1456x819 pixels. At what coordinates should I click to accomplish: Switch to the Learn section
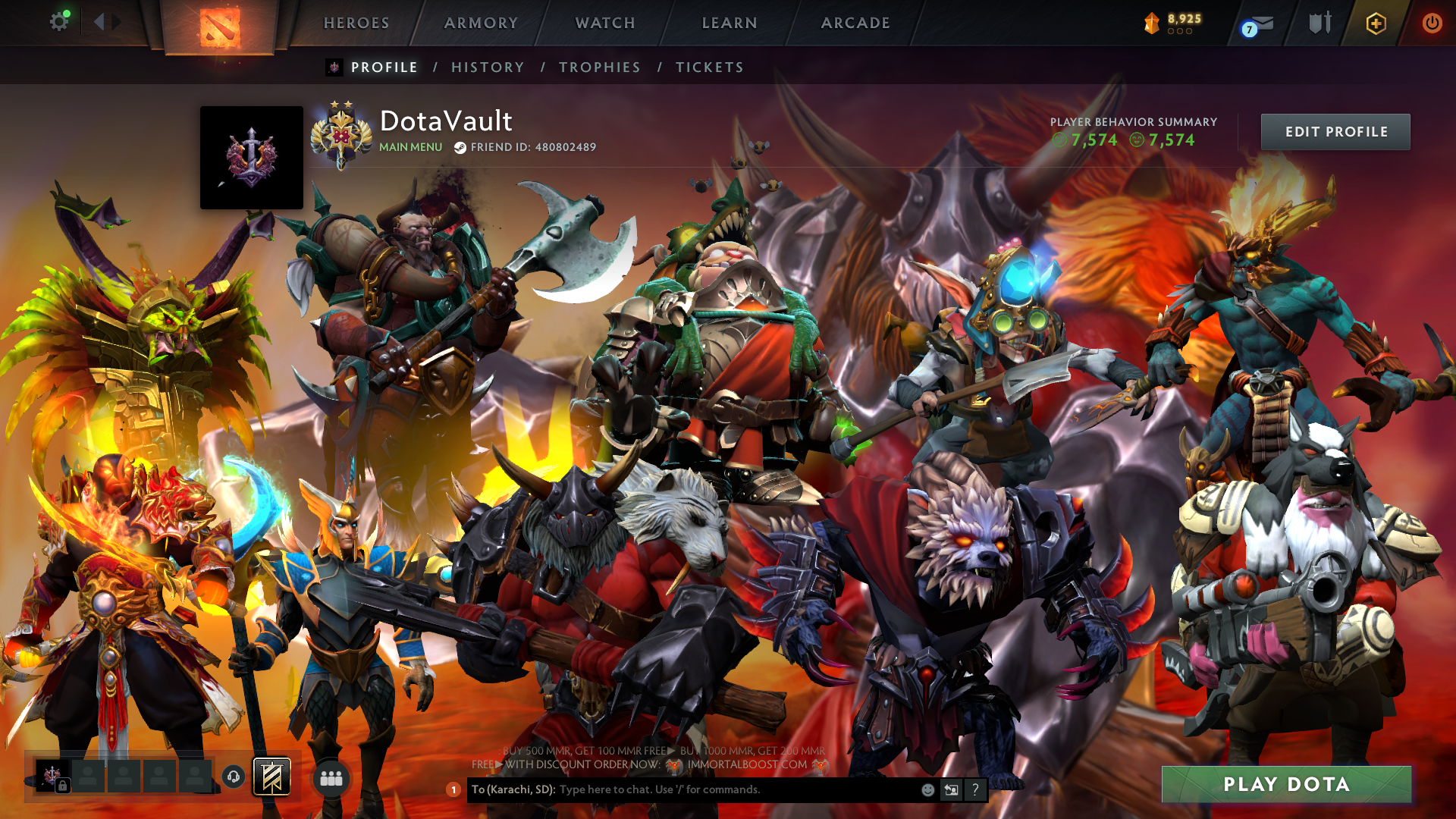730,23
